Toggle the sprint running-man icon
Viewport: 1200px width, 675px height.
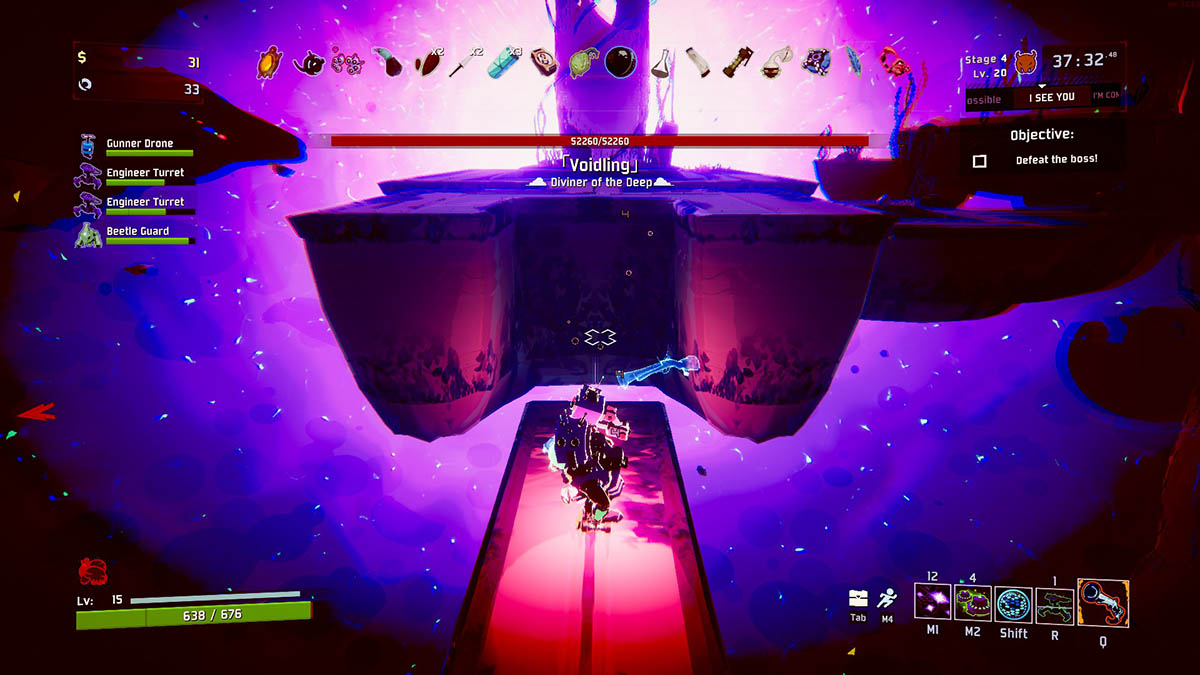887,599
